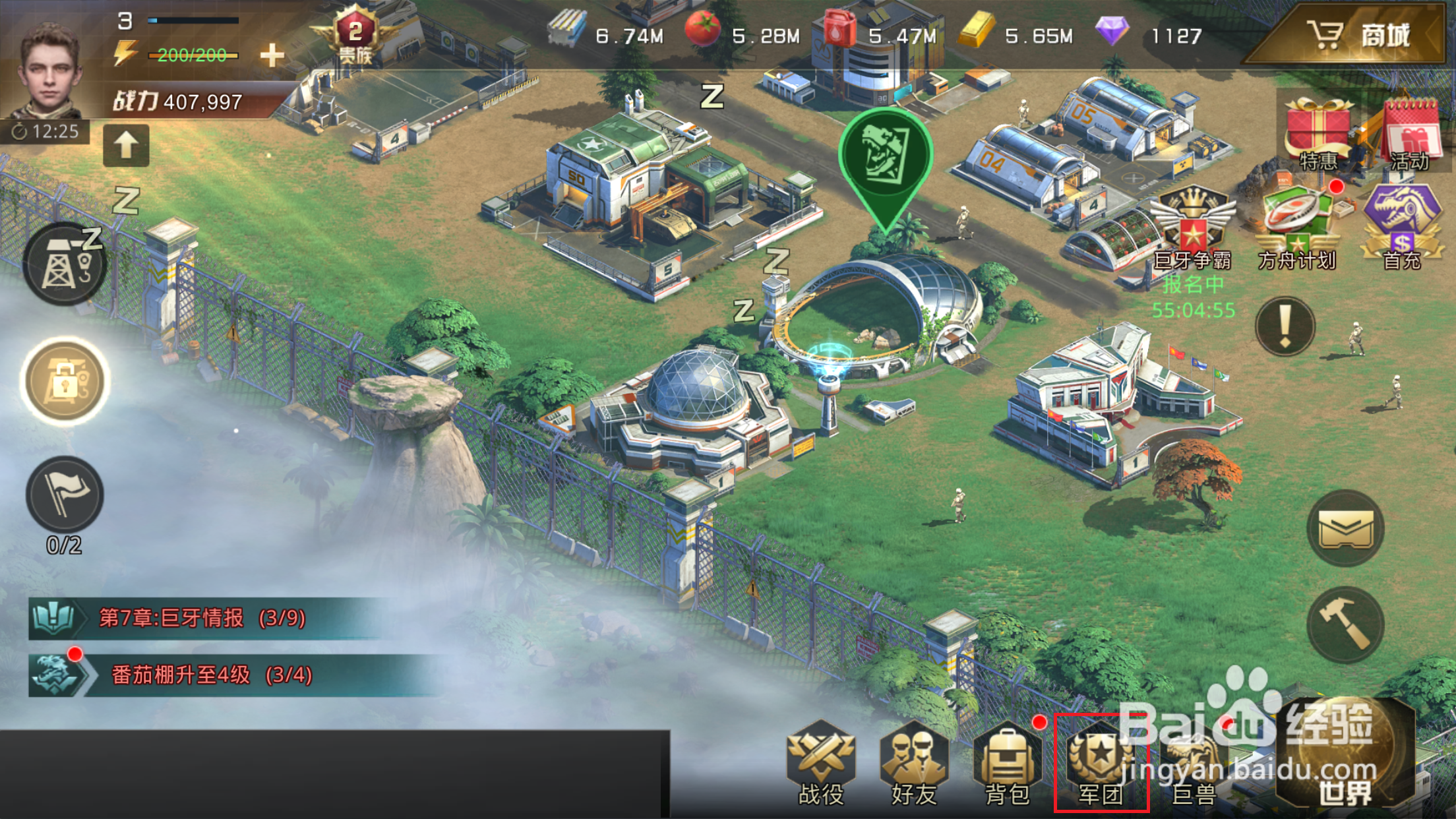Add energy with the plus button
Image resolution: width=1456 pixels, height=819 pixels.
tap(272, 55)
